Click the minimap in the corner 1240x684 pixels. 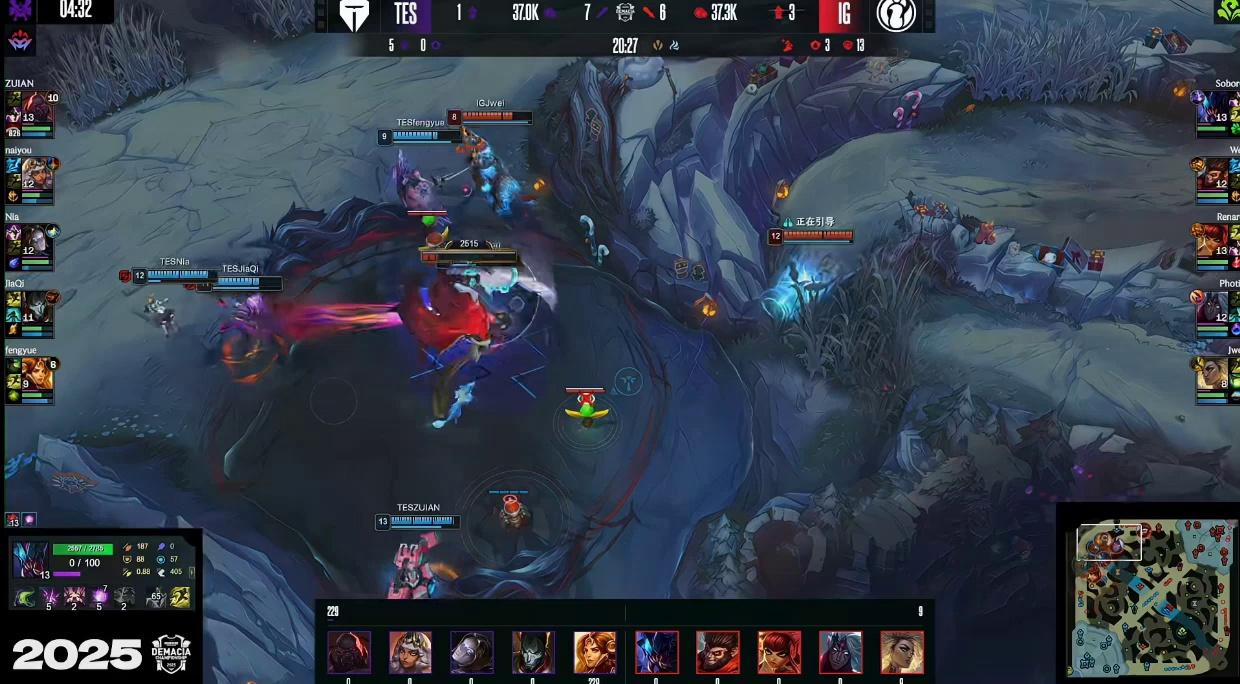(1150, 596)
